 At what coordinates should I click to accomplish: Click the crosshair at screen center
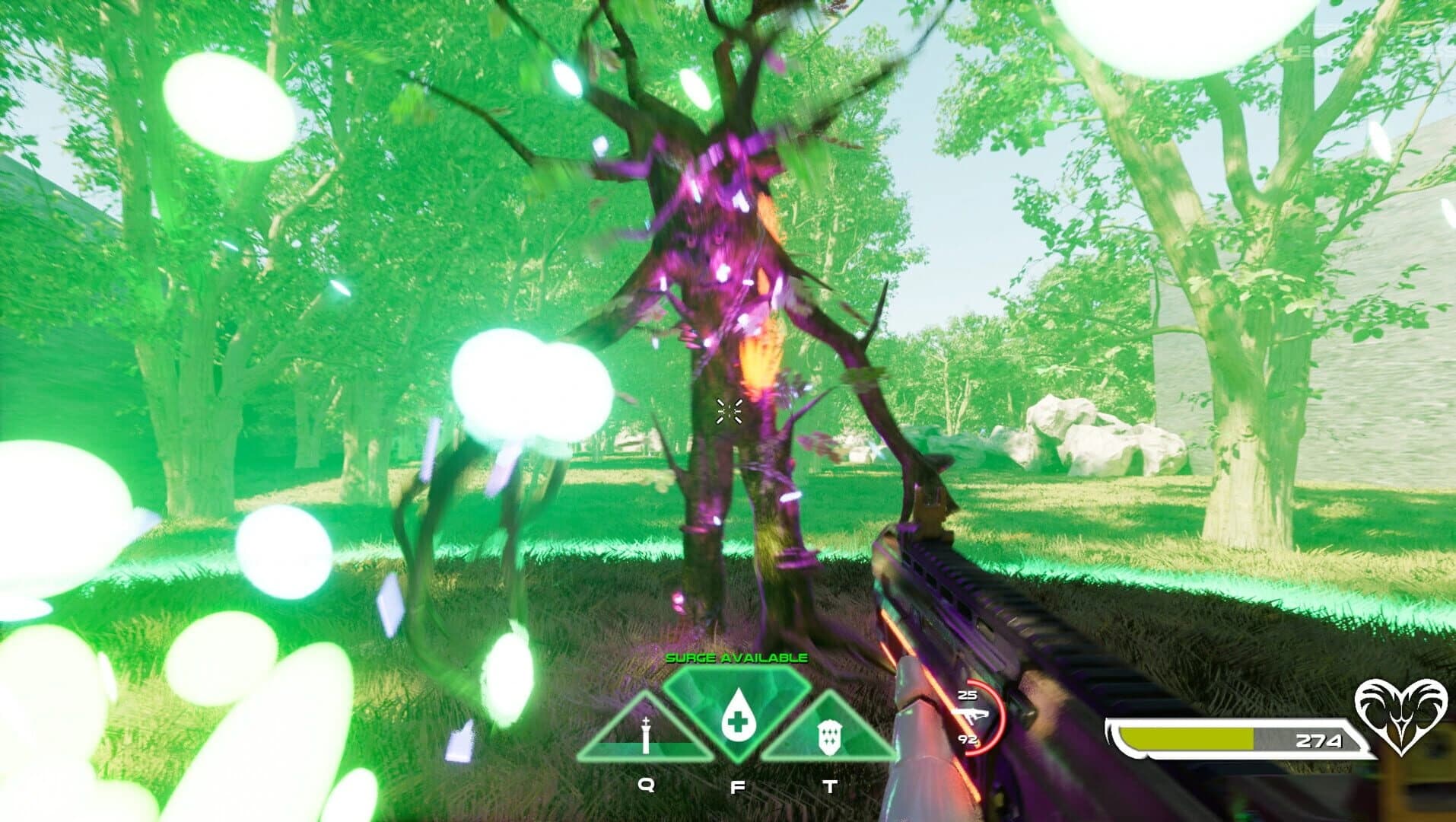click(730, 411)
